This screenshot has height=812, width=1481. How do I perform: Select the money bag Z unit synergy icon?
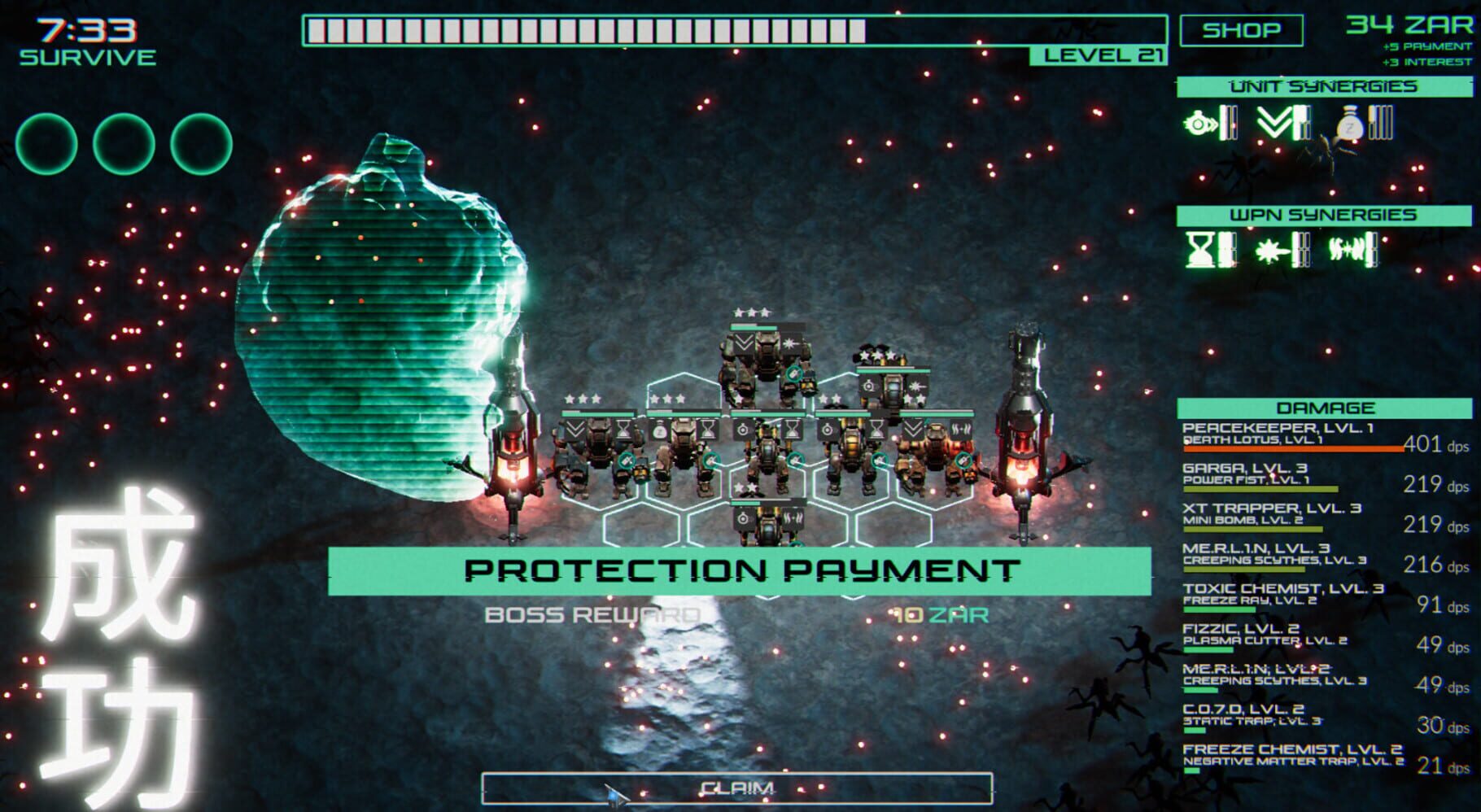(1350, 124)
